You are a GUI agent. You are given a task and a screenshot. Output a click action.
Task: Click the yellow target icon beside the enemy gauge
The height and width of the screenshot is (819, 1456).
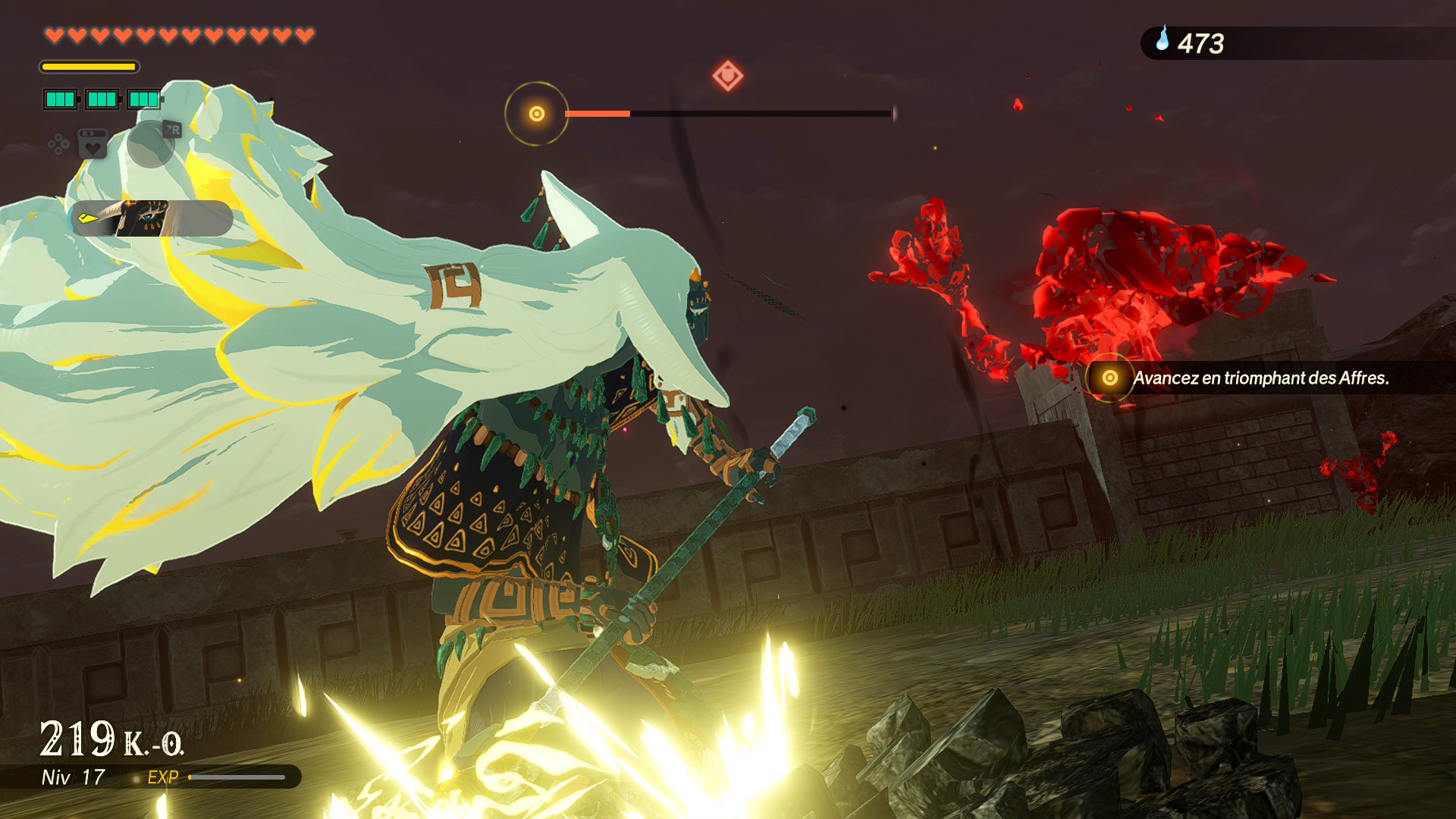[x=537, y=114]
